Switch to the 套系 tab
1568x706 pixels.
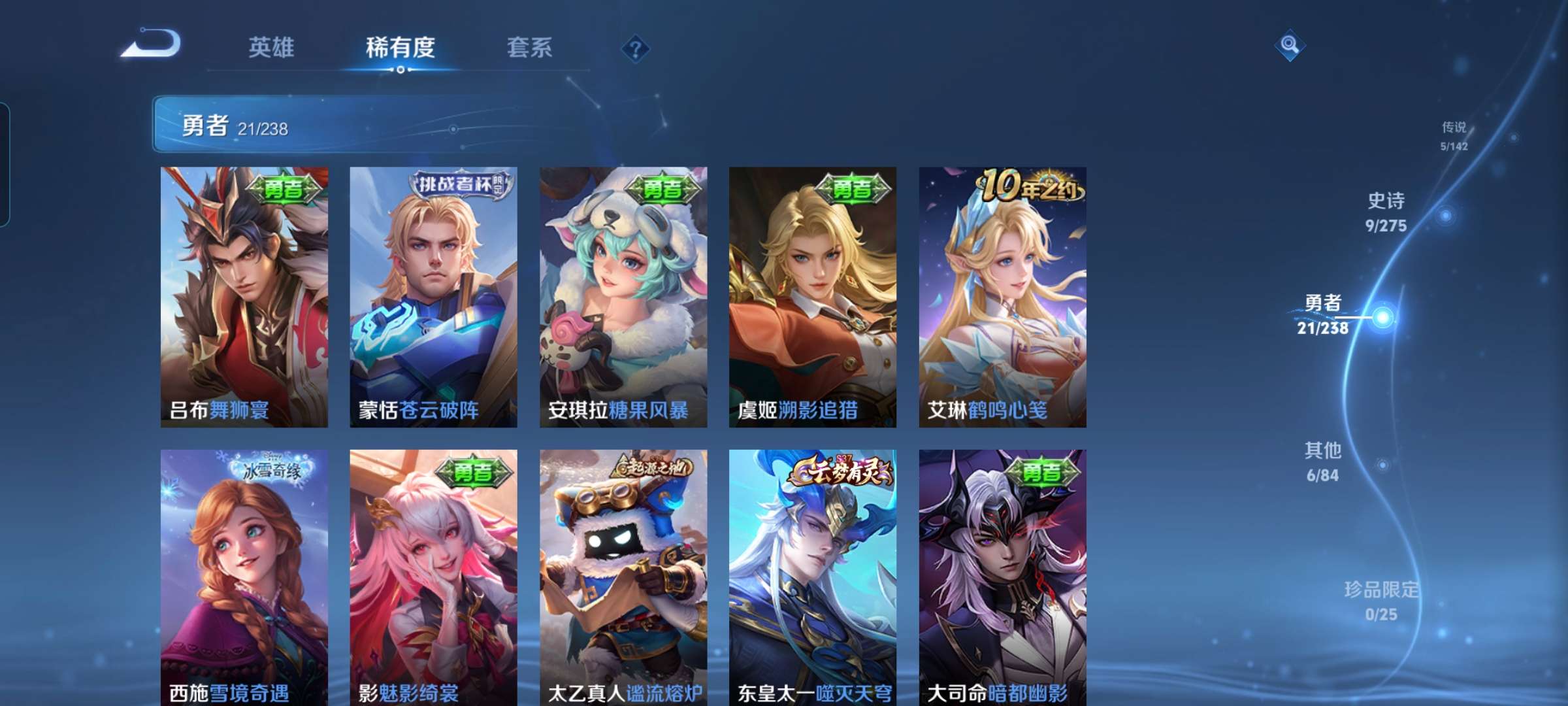[529, 47]
